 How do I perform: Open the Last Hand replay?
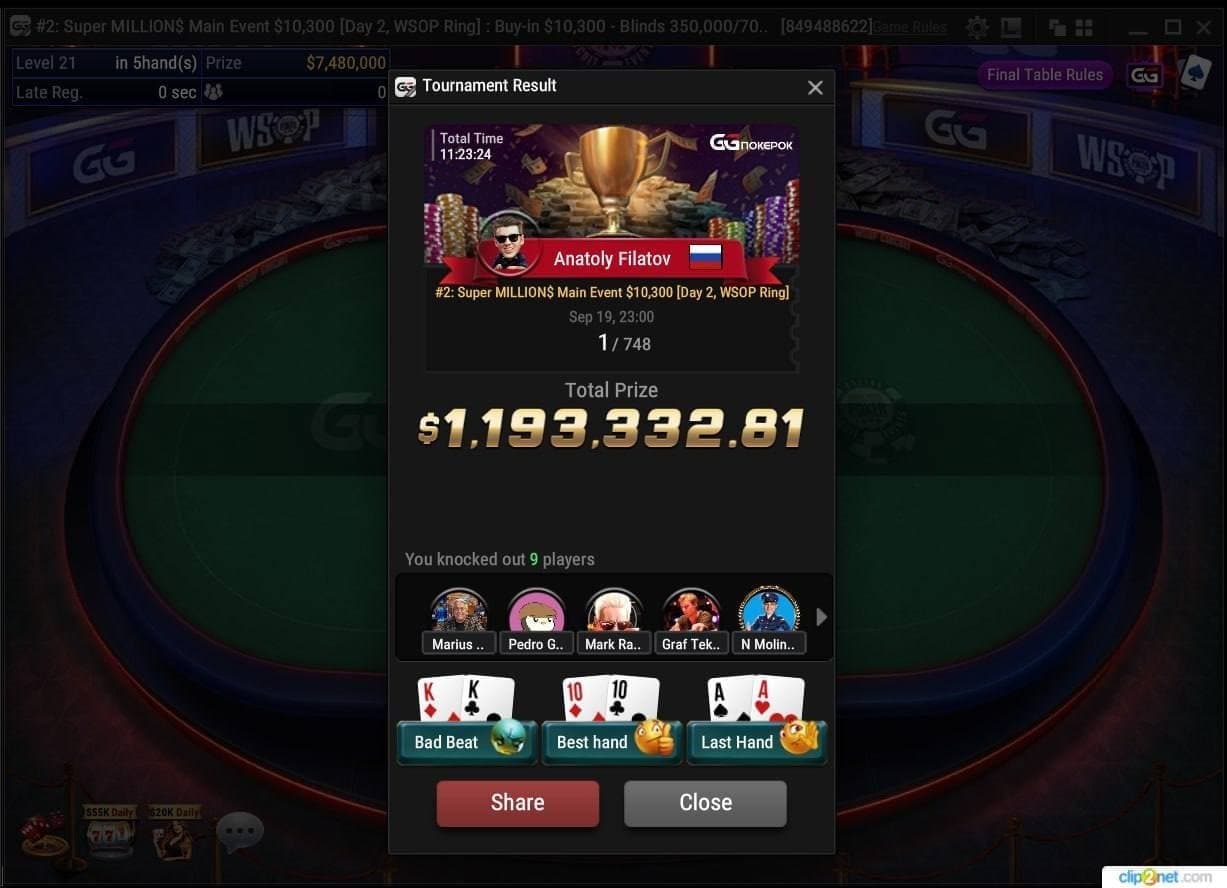point(756,742)
